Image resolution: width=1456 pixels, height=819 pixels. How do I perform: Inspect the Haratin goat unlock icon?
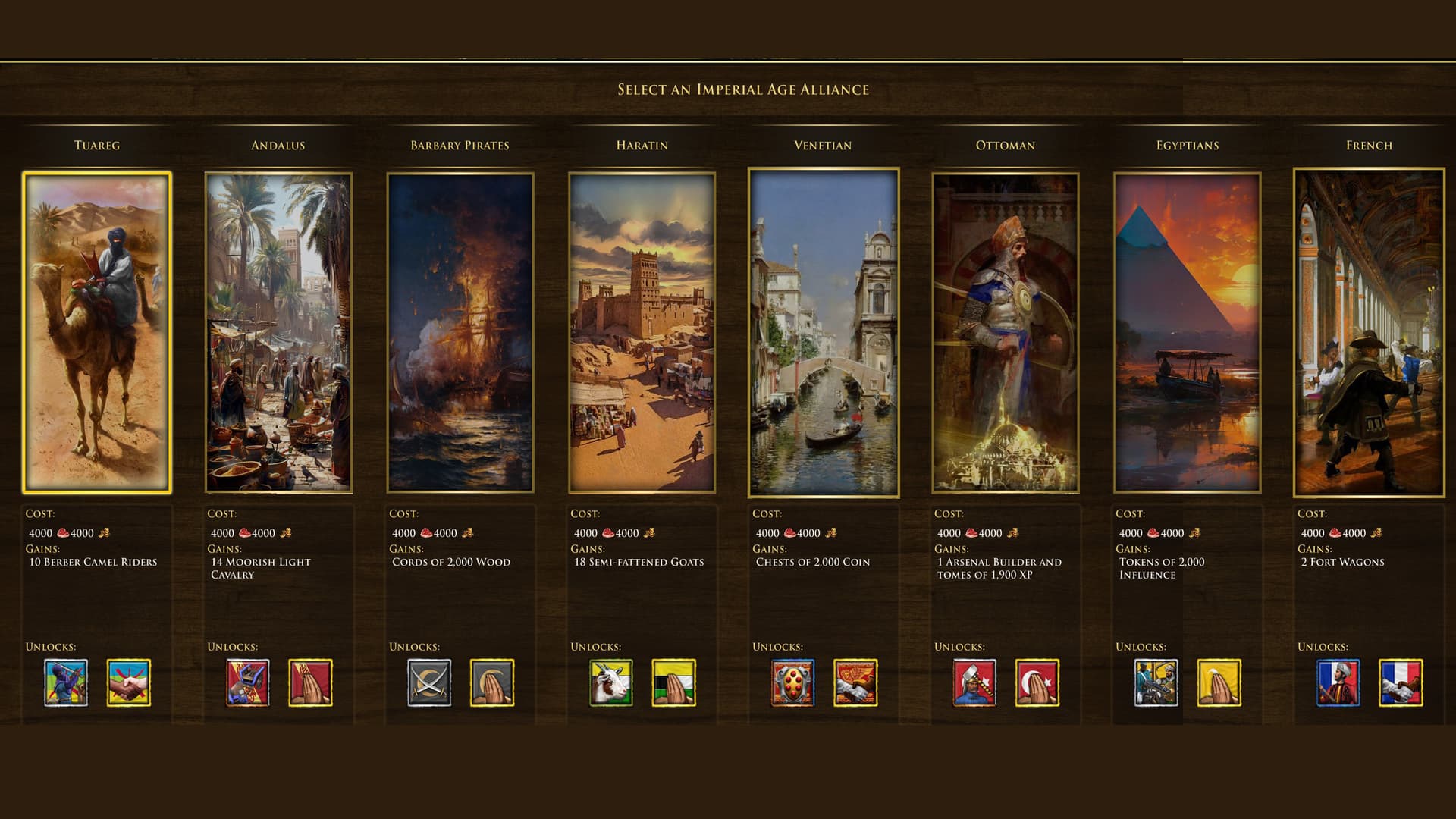click(x=611, y=682)
